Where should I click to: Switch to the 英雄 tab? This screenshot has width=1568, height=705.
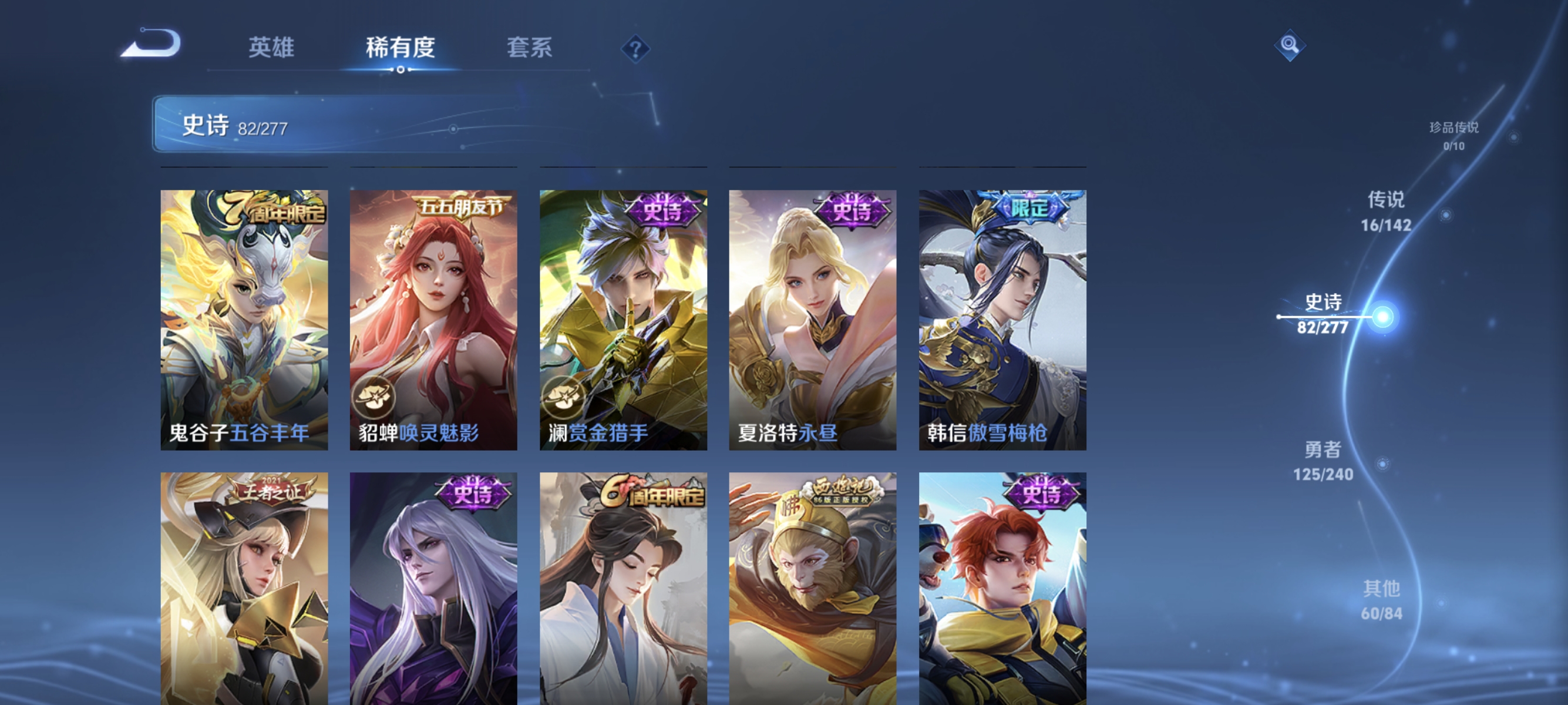click(271, 48)
